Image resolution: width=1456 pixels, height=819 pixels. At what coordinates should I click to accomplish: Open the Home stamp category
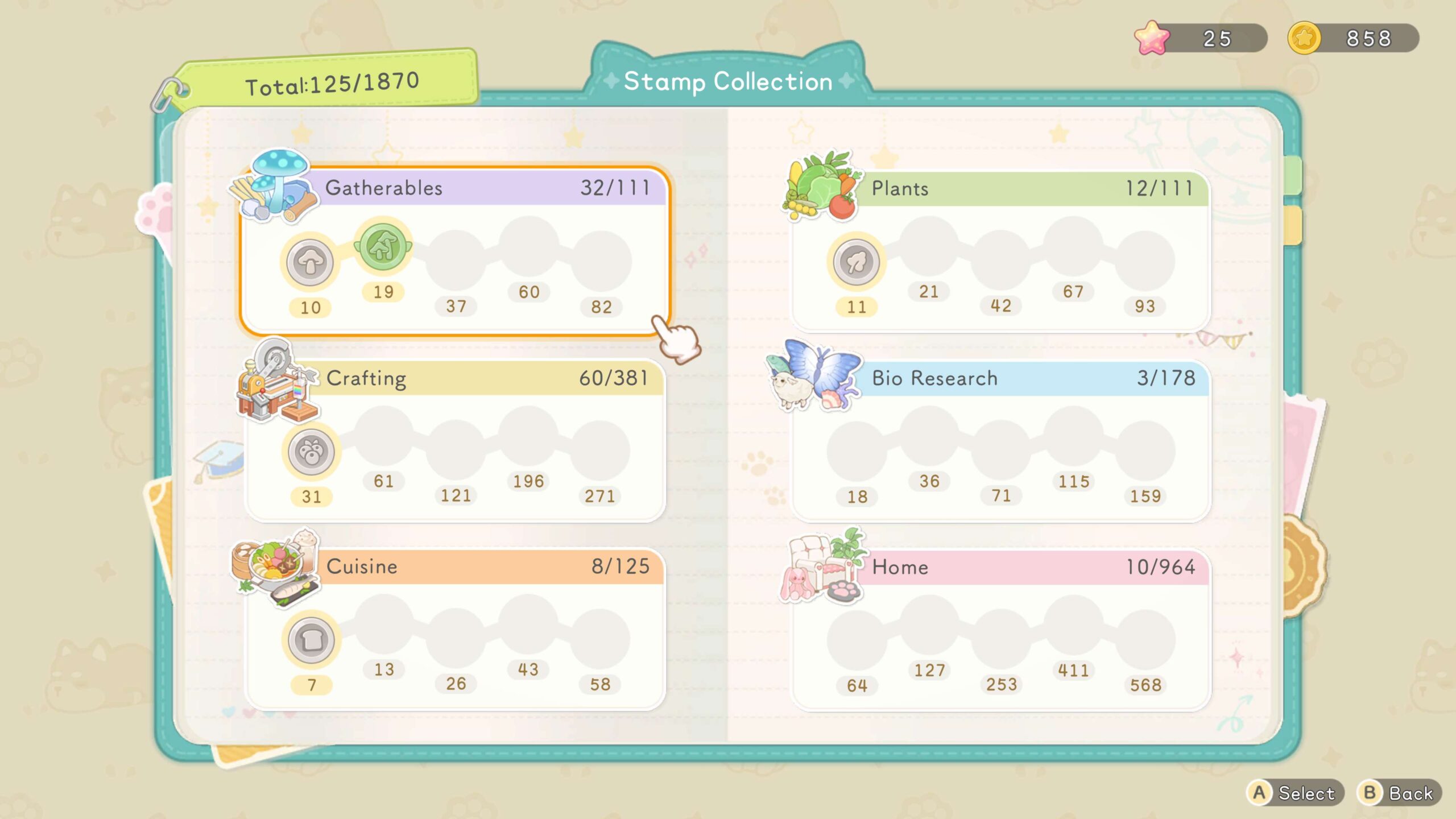click(1001, 567)
